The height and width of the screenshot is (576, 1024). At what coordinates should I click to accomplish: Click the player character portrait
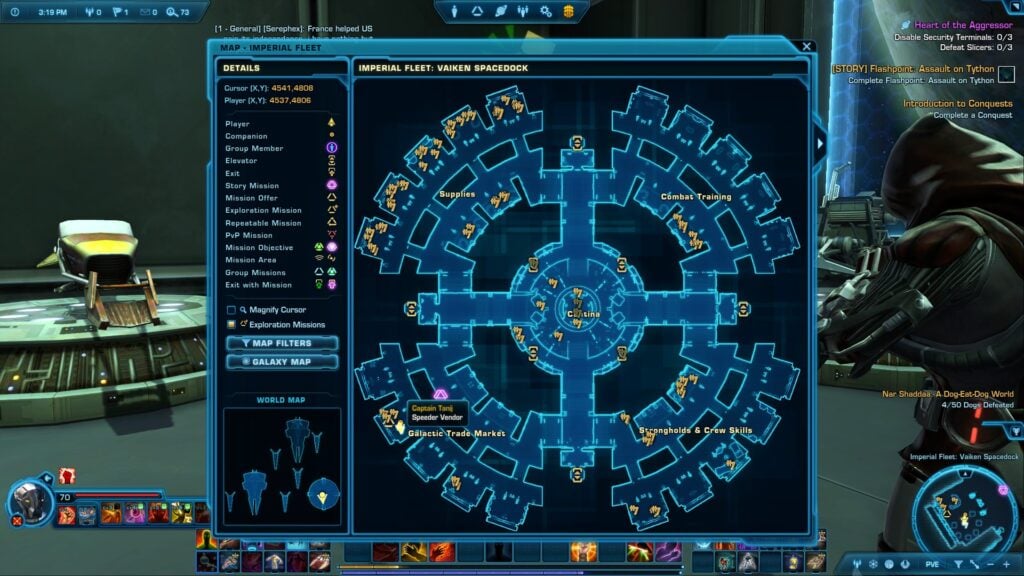coord(31,501)
